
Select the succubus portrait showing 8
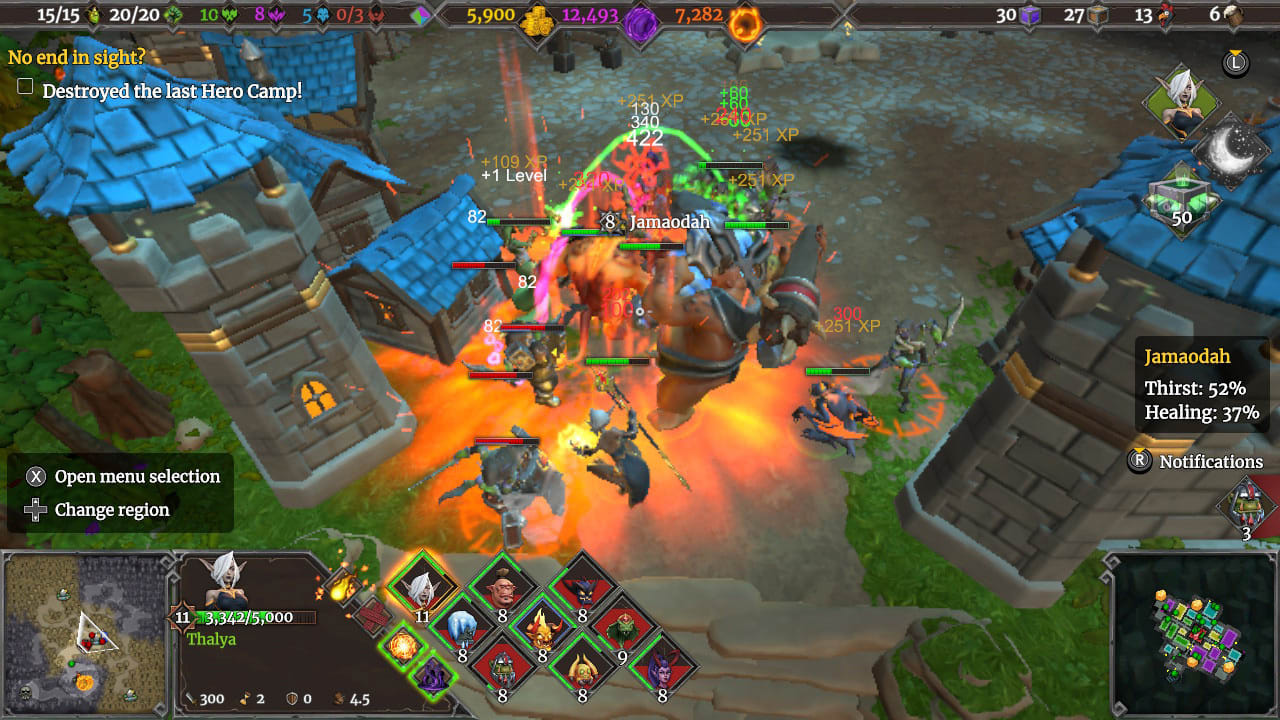click(x=661, y=671)
